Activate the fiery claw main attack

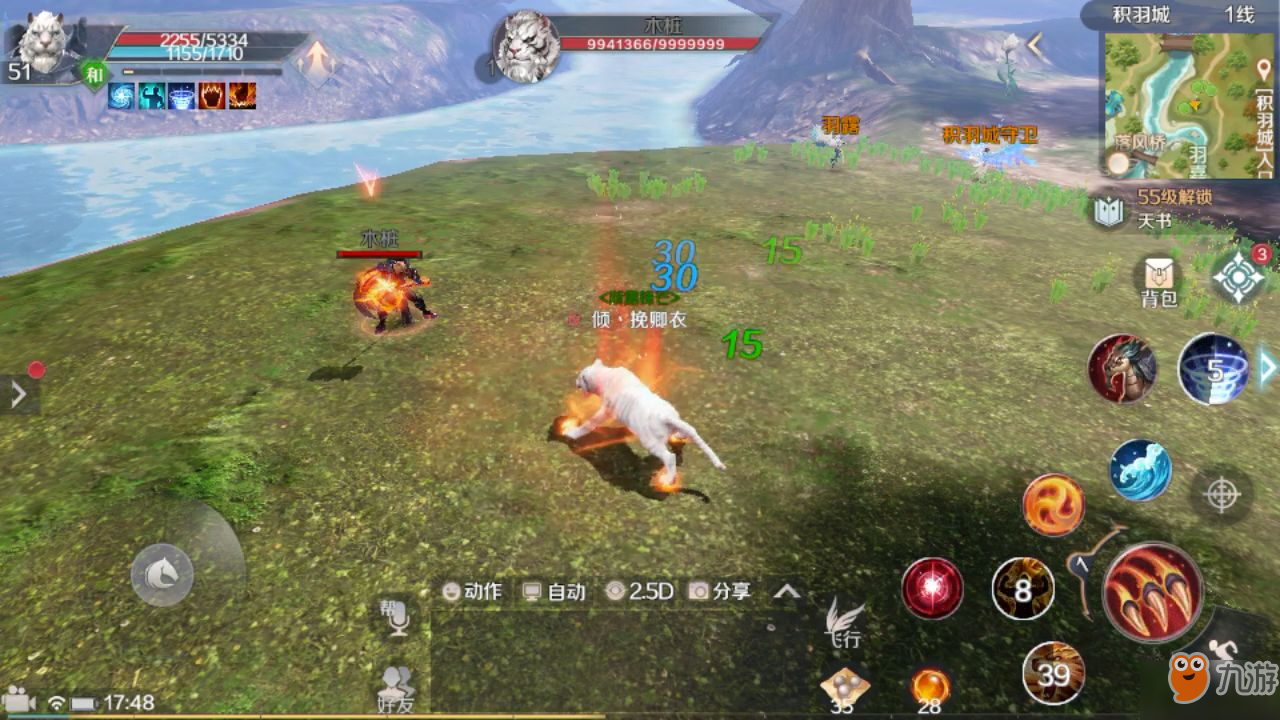[1152, 592]
